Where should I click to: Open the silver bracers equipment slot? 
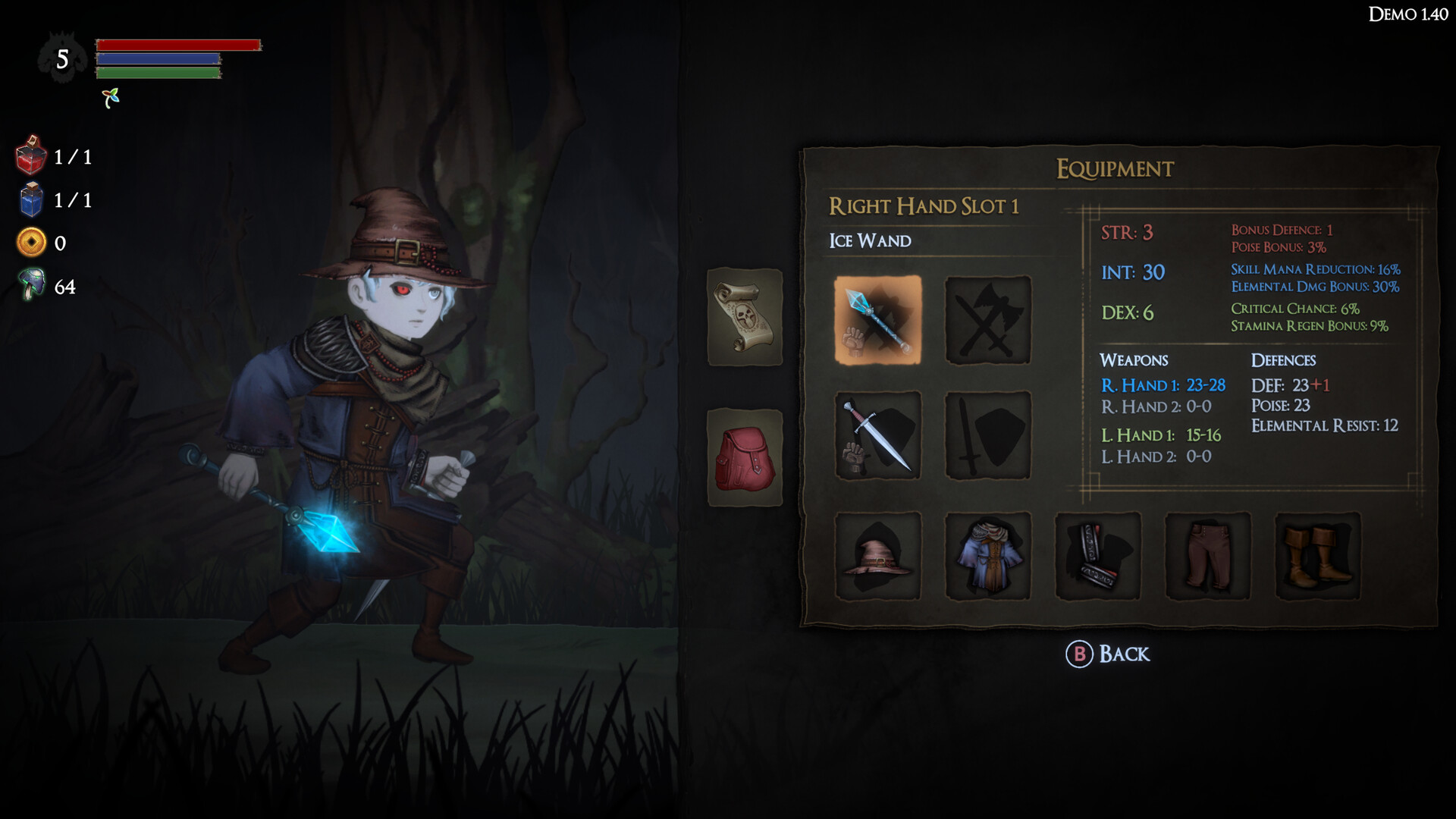tap(1097, 556)
